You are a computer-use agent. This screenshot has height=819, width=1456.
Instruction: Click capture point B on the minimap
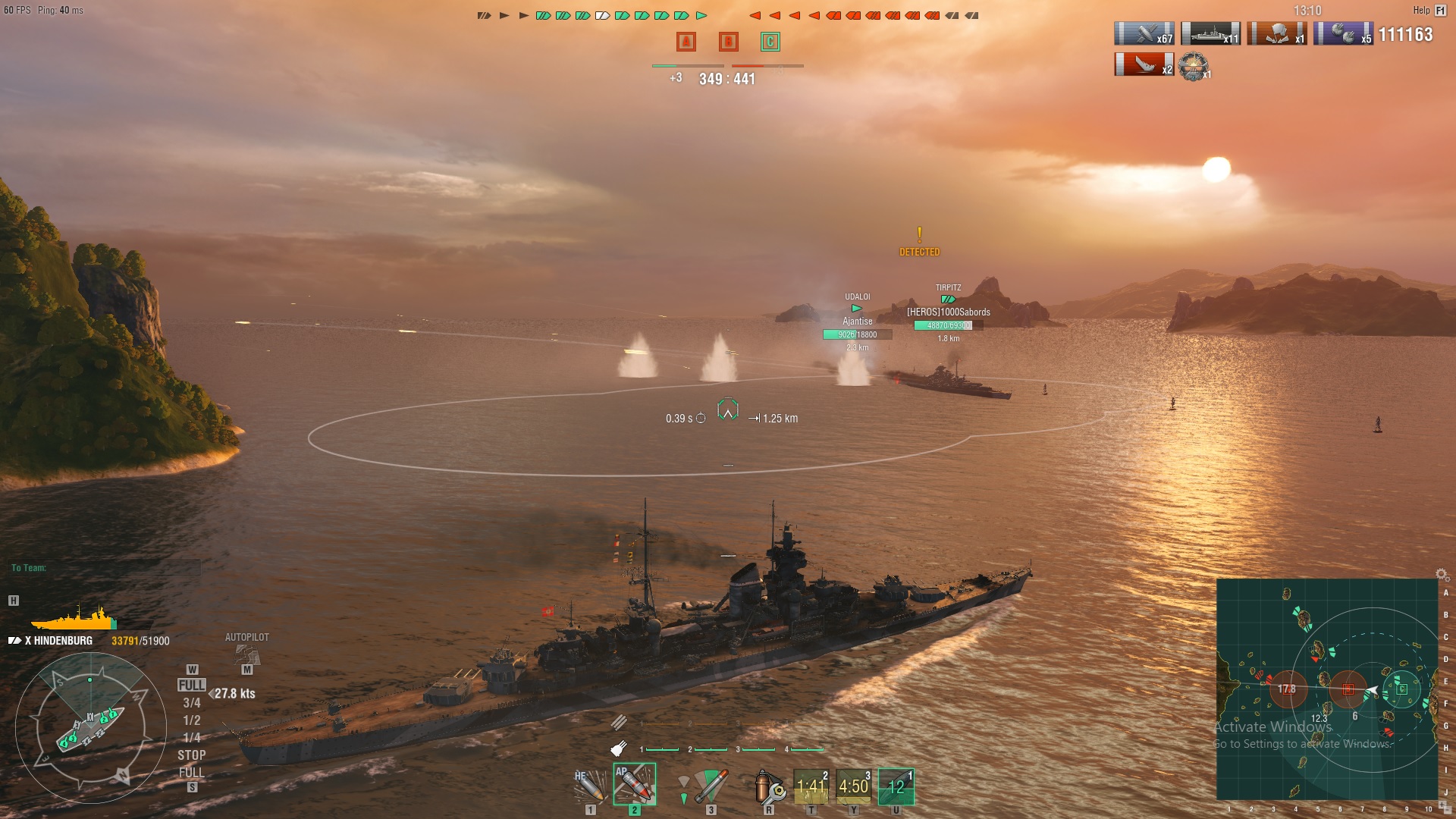click(x=1348, y=689)
